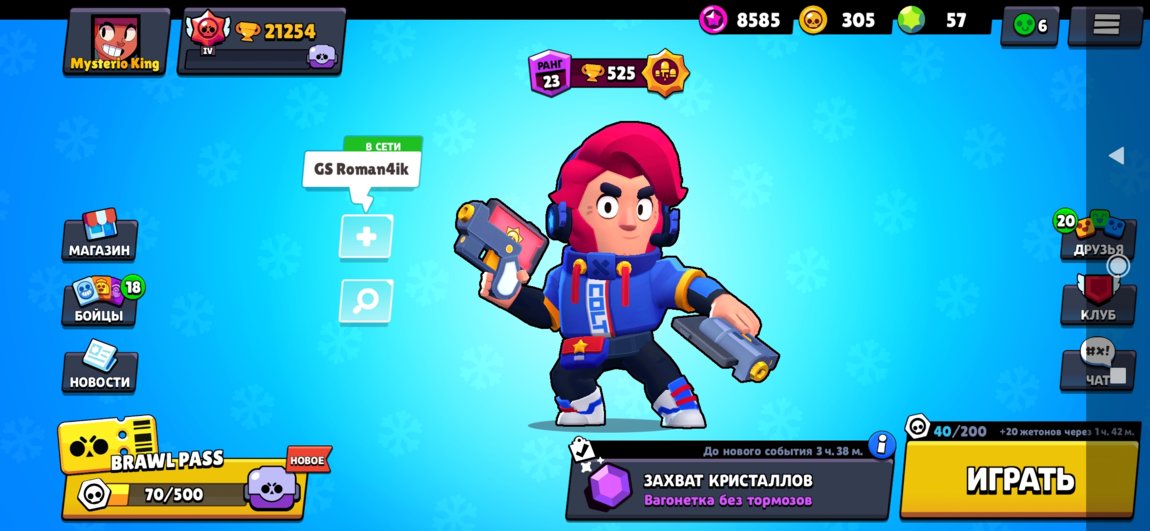Screen dimensions: 1150x531
Task: Start a match with Играть
Action: click(1020, 479)
